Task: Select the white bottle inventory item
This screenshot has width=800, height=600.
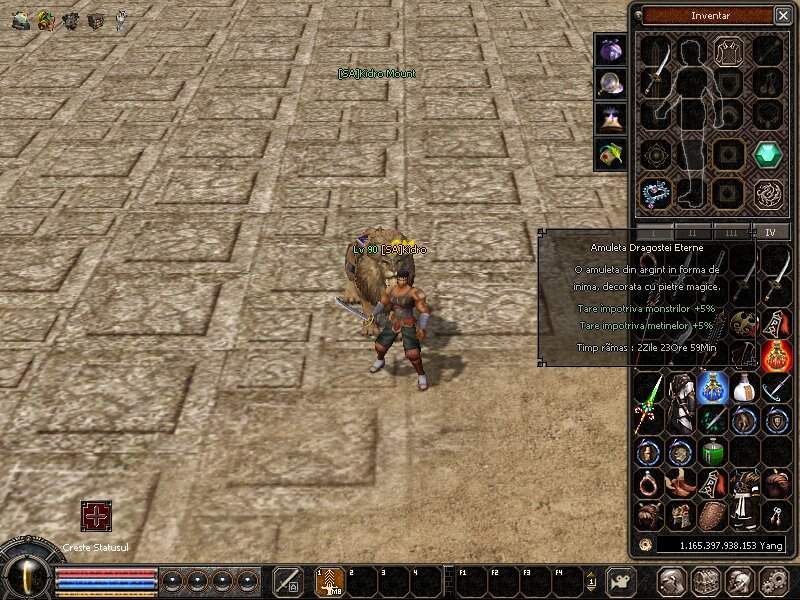Action: pyautogui.click(x=743, y=387)
